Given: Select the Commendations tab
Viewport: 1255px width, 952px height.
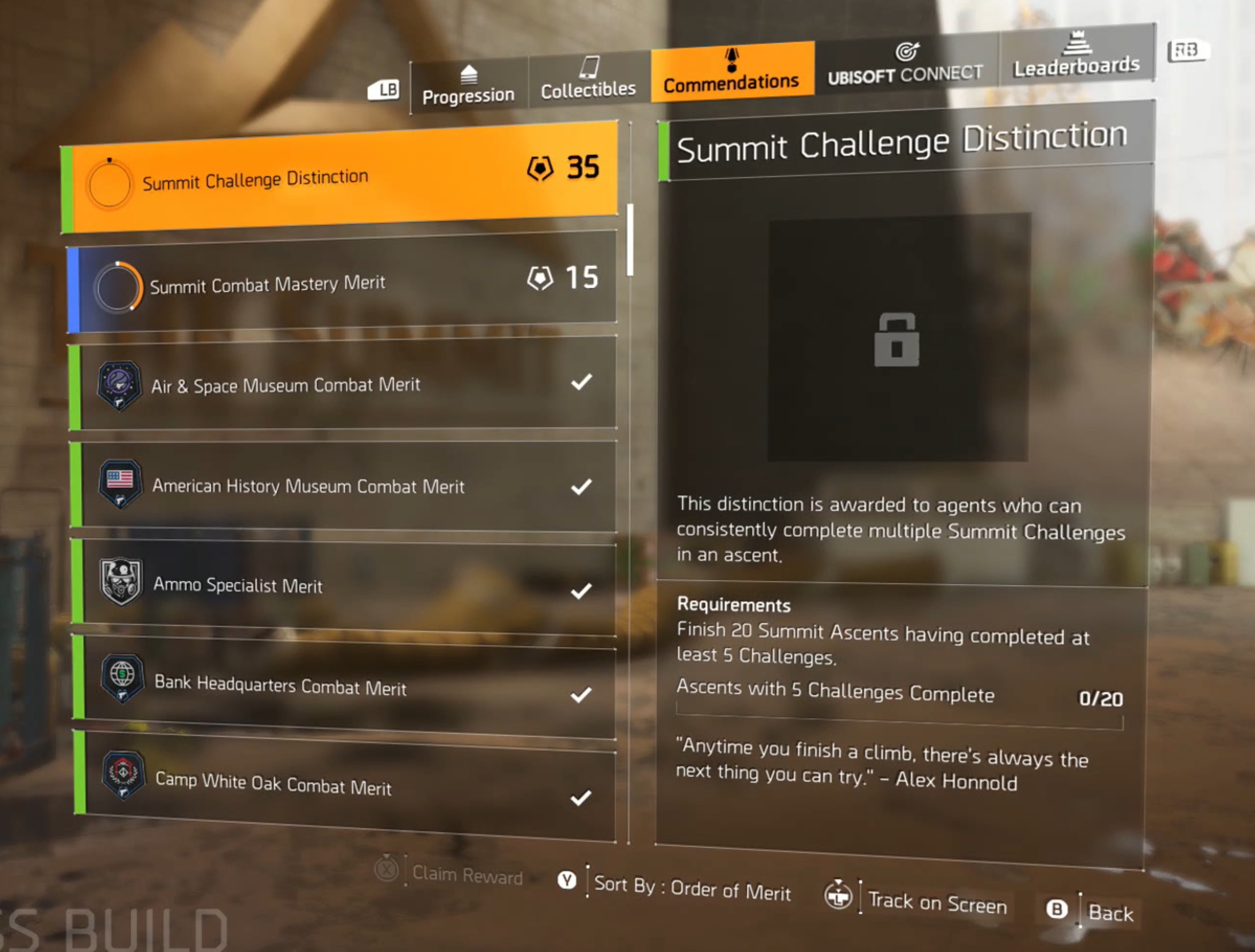Looking at the screenshot, I should click(x=731, y=73).
